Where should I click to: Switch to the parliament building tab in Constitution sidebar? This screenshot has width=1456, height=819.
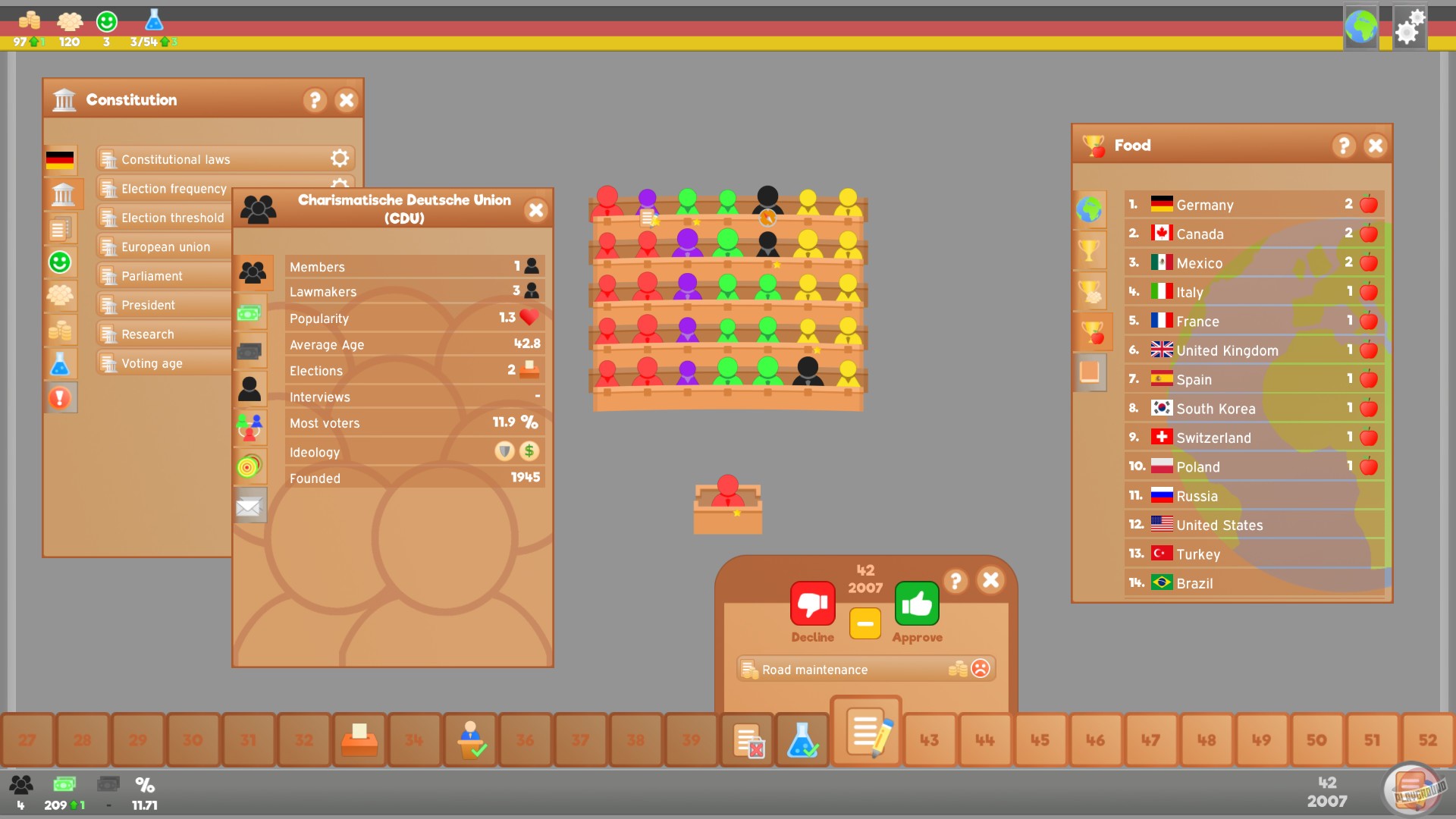pos(61,194)
